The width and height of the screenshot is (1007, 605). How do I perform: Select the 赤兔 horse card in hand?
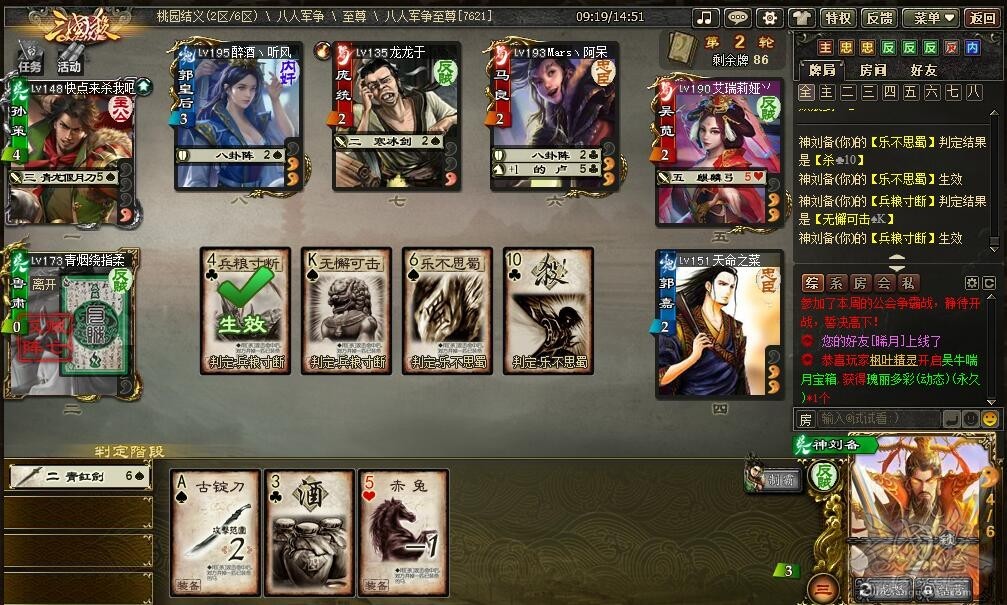pos(403,533)
